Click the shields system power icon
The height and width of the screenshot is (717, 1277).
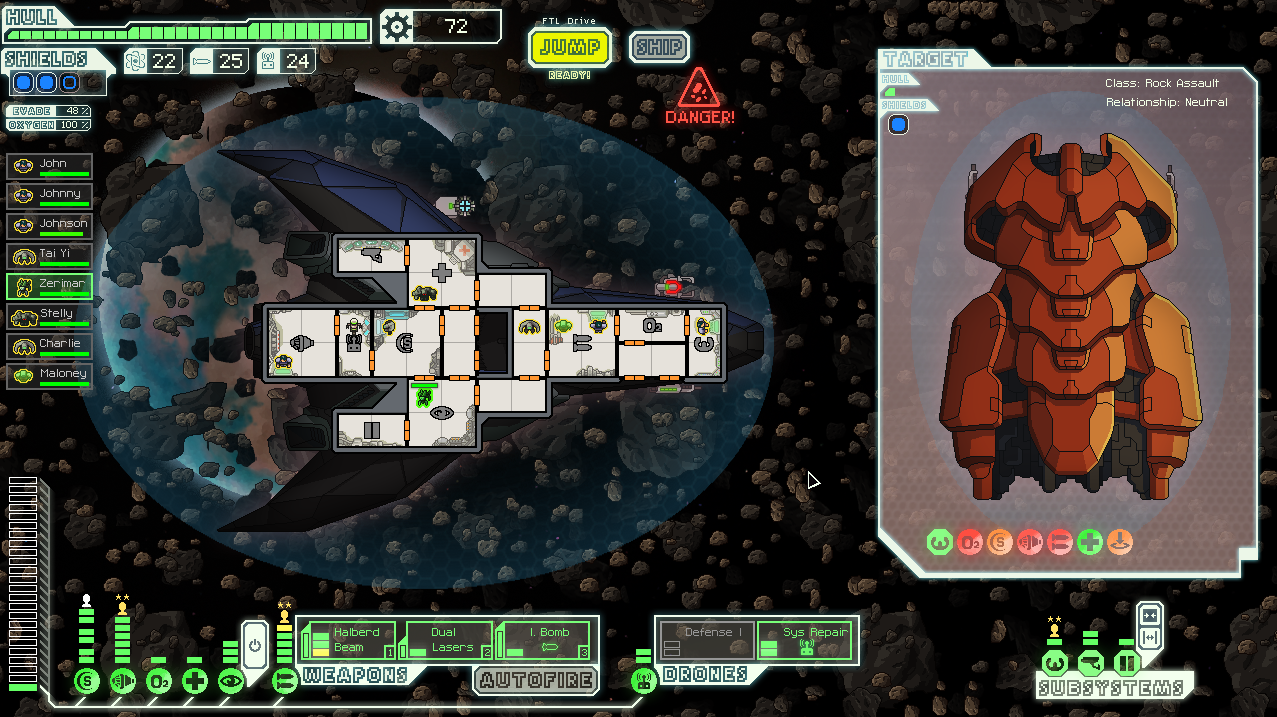coord(87,682)
